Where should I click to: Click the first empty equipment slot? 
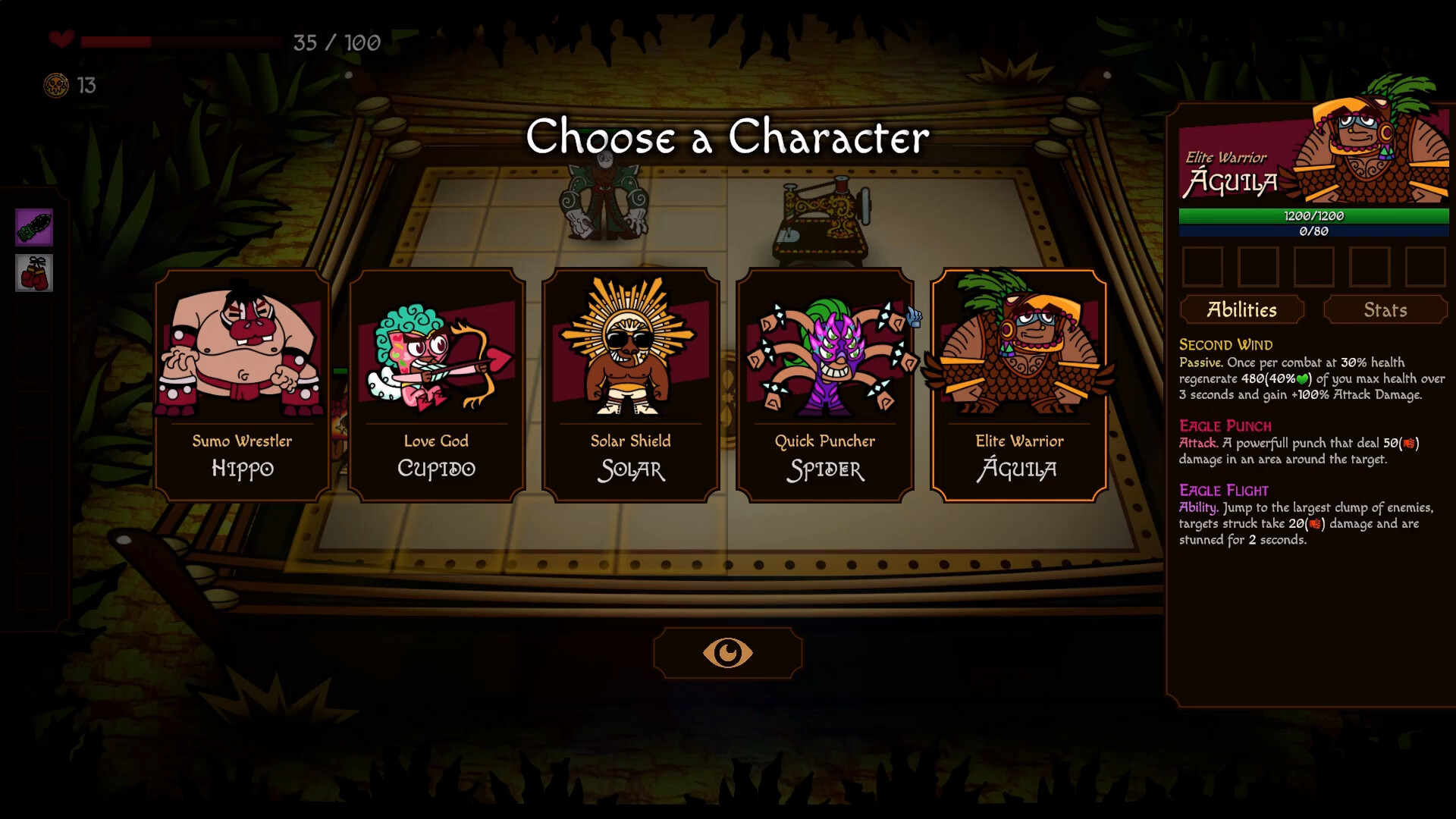[1203, 267]
